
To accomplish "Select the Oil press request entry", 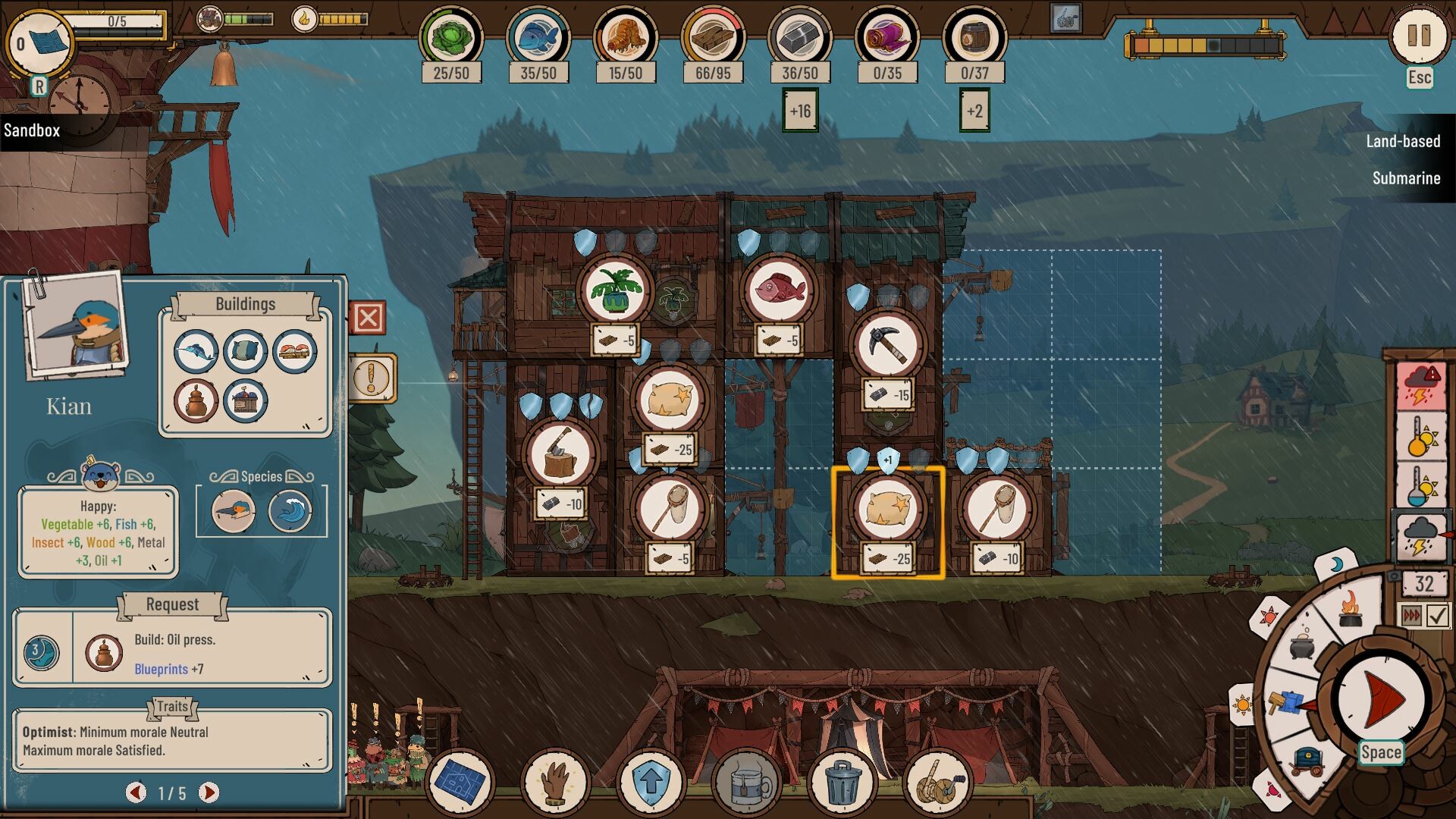I will point(172,652).
